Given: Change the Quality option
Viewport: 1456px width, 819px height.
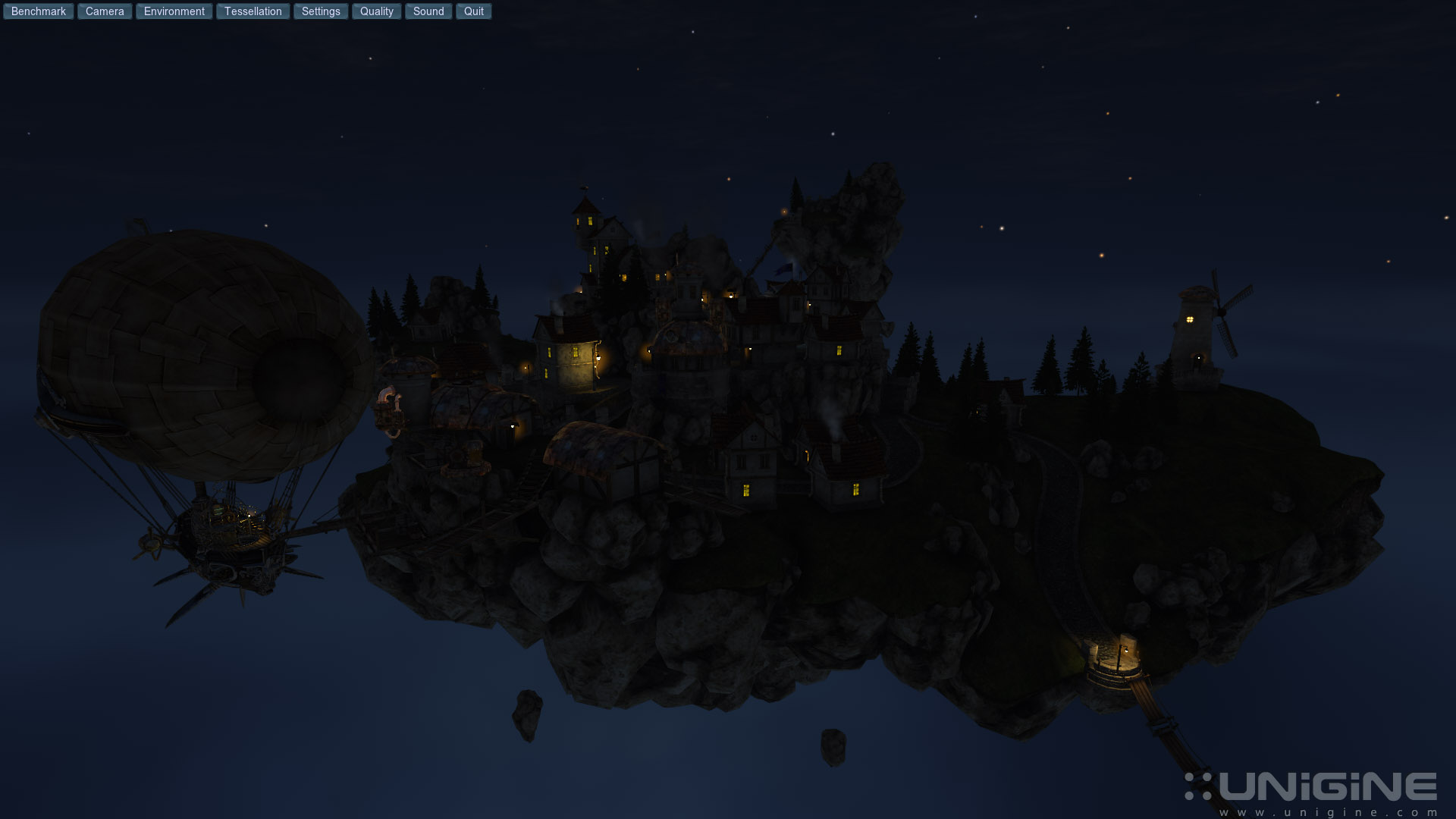Looking at the screenshot, I should [376, 11].
